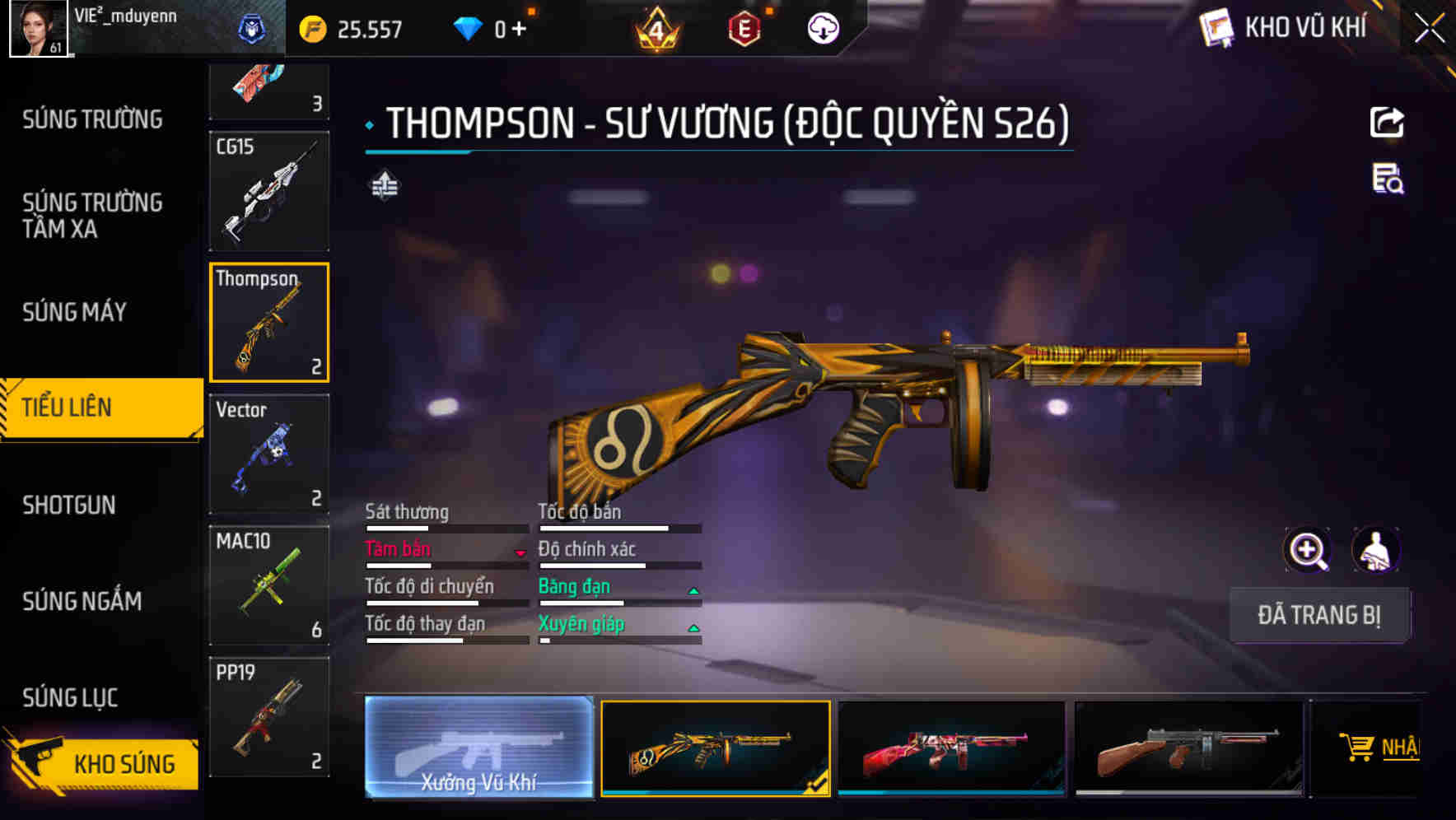This screenshot has width=1456, height=820.
Task: Choose the wooden default Thompson skin
Action: click(1188, 748)
